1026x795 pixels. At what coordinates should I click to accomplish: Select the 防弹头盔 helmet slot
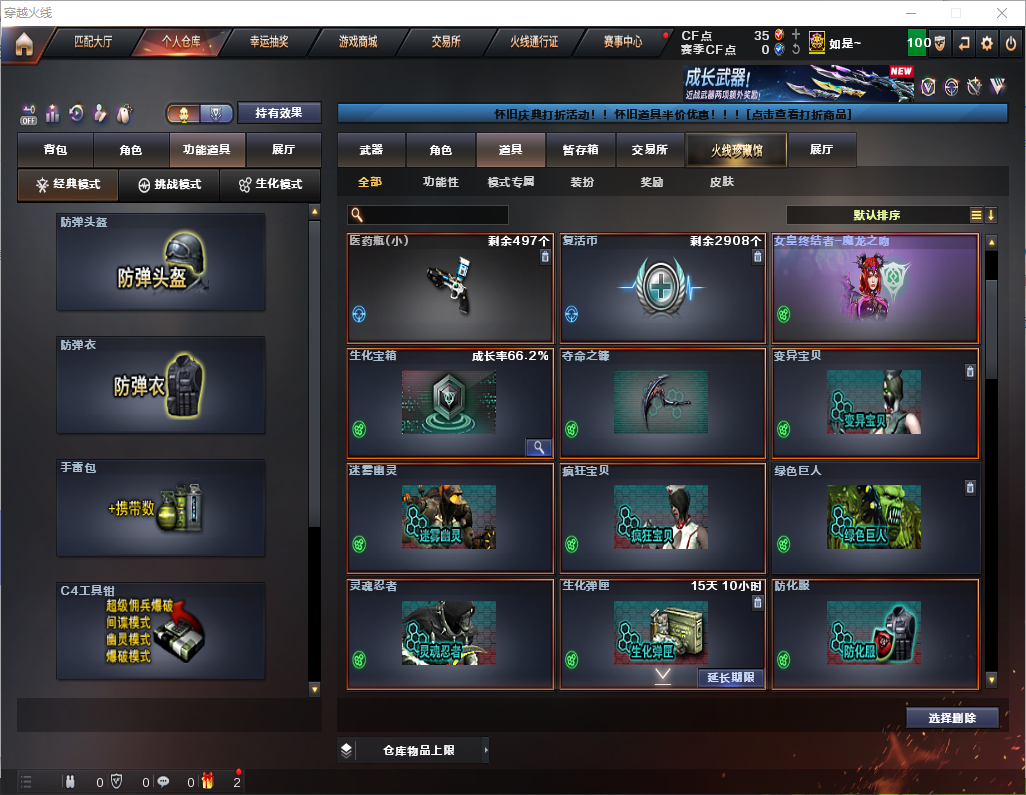(x=161, y=262)
